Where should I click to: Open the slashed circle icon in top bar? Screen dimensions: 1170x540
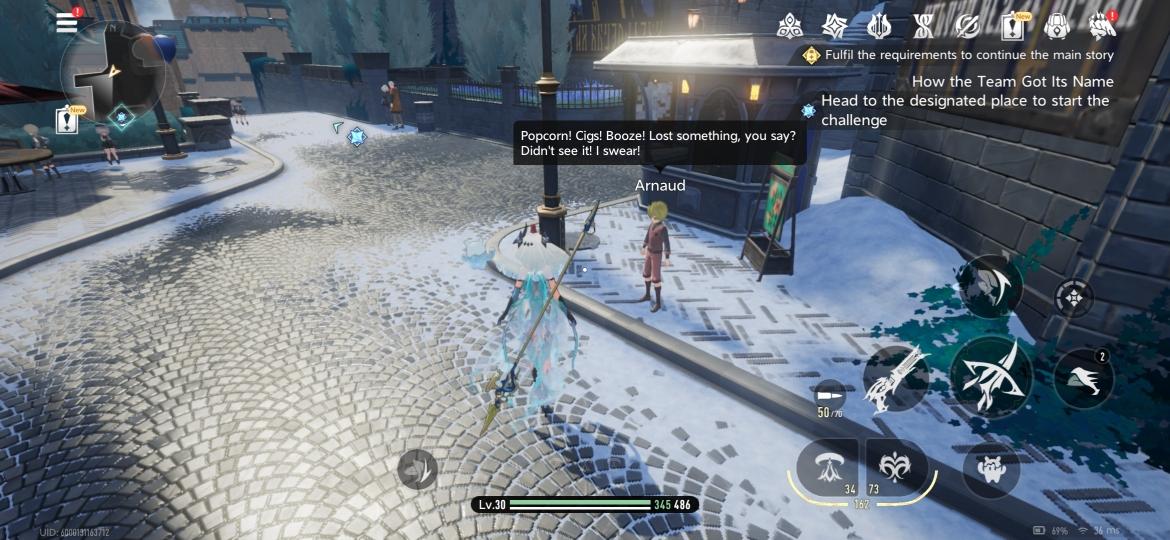coord(967,26)
